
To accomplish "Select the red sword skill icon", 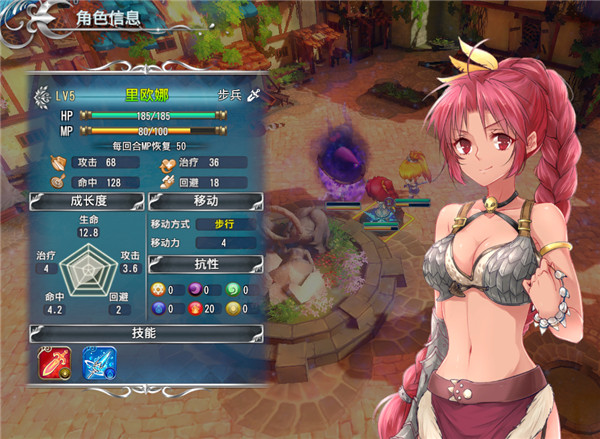I will (x=55, y=364).
